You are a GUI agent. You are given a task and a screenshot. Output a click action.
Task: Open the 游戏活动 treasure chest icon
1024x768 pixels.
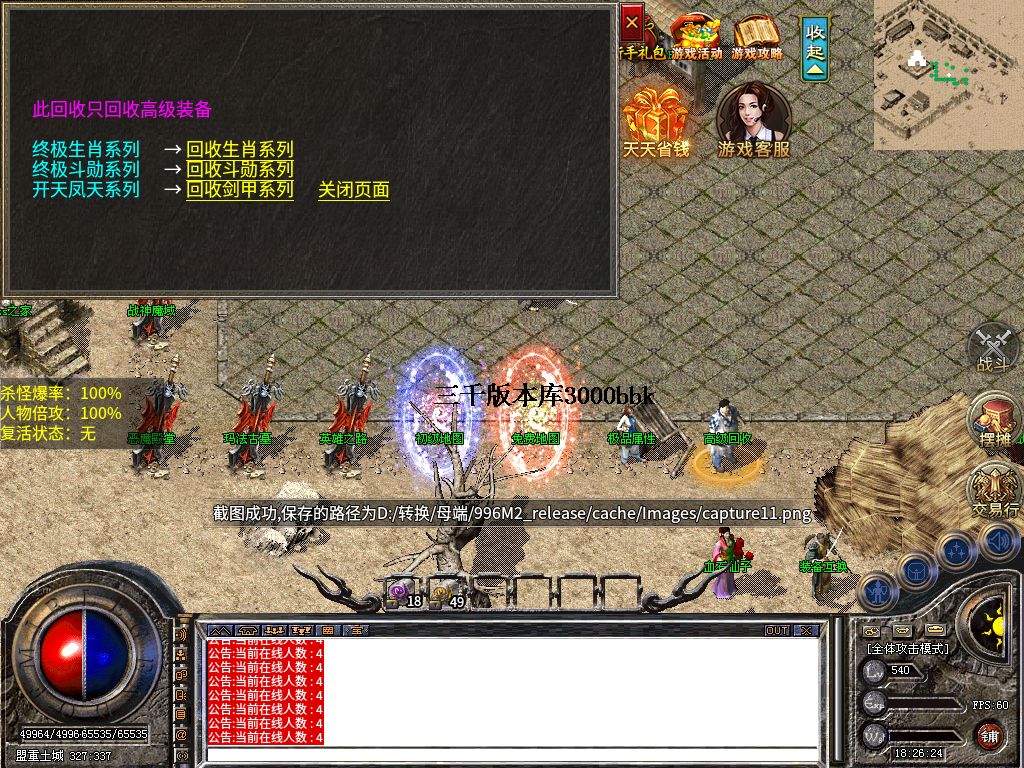click(x=696, y=37)
